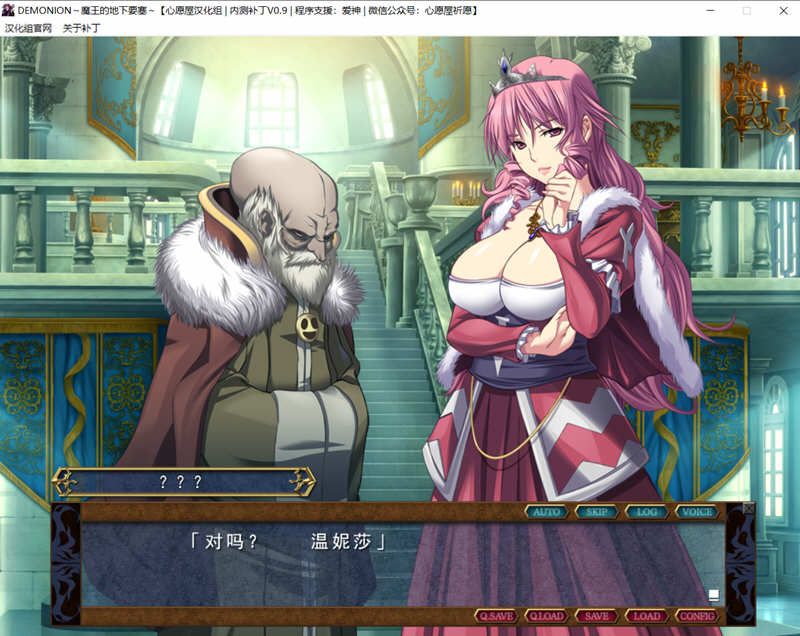Quick load with Q.LOAD
Viewport: 800px width, 636px height.
546,616
